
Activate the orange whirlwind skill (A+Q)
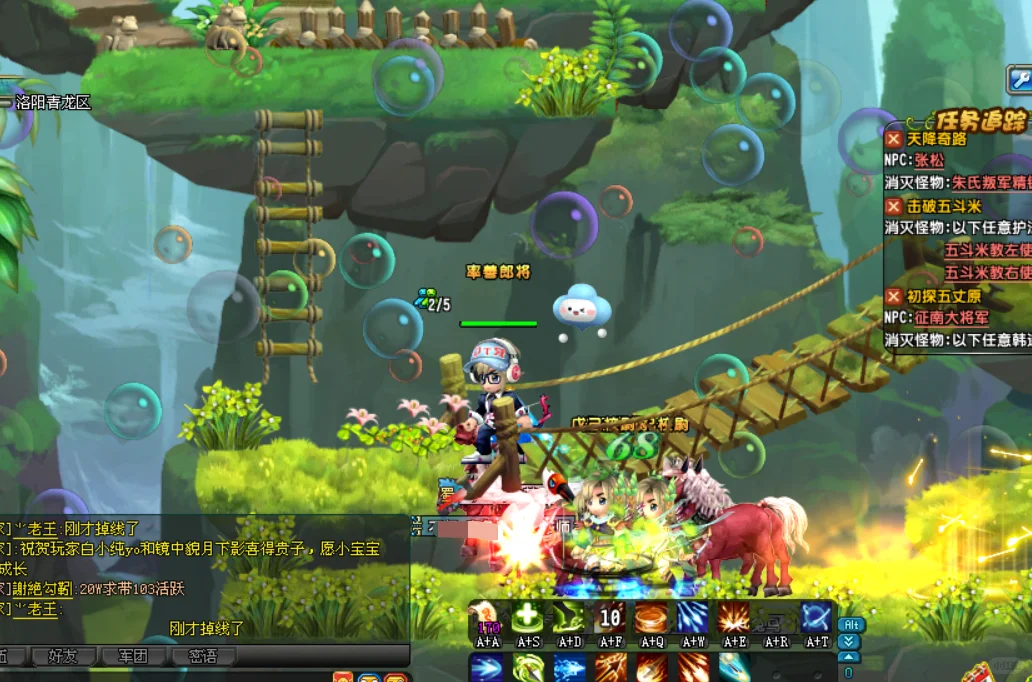click(651, 618)
